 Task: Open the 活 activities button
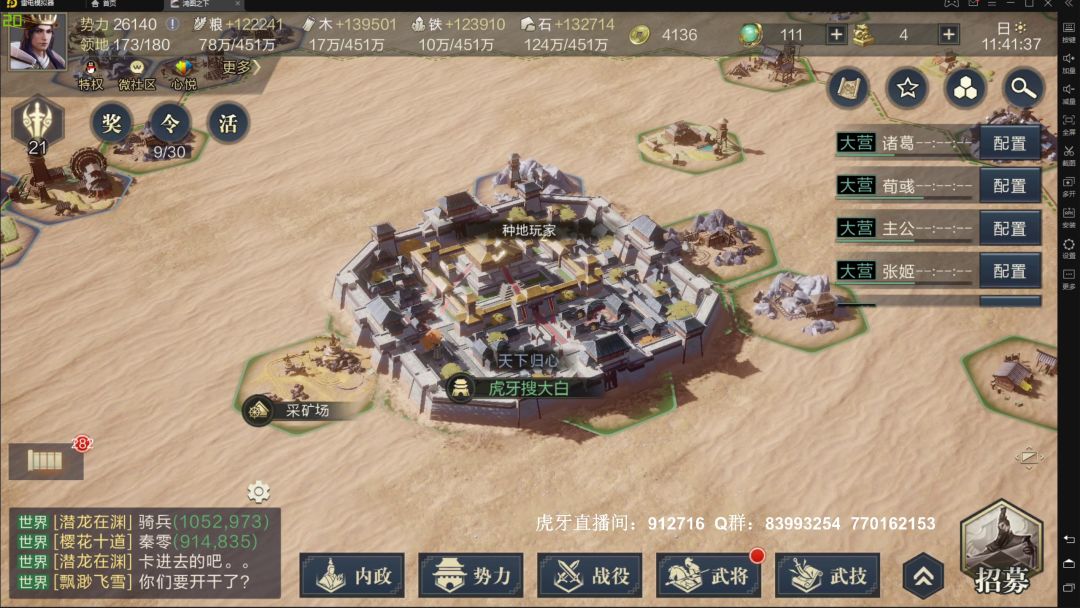pyautogui.click(x=228, y=122)
